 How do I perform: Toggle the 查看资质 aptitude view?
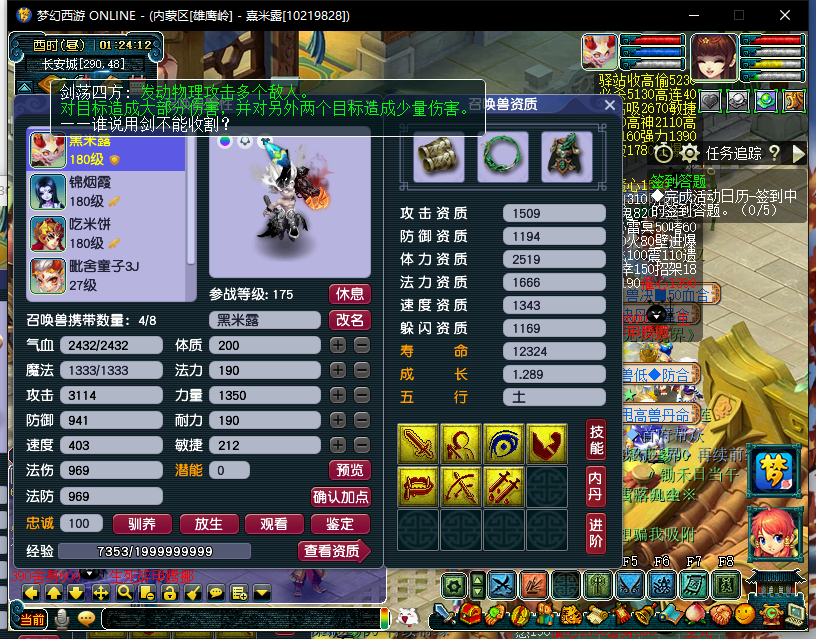coord(334,551)
